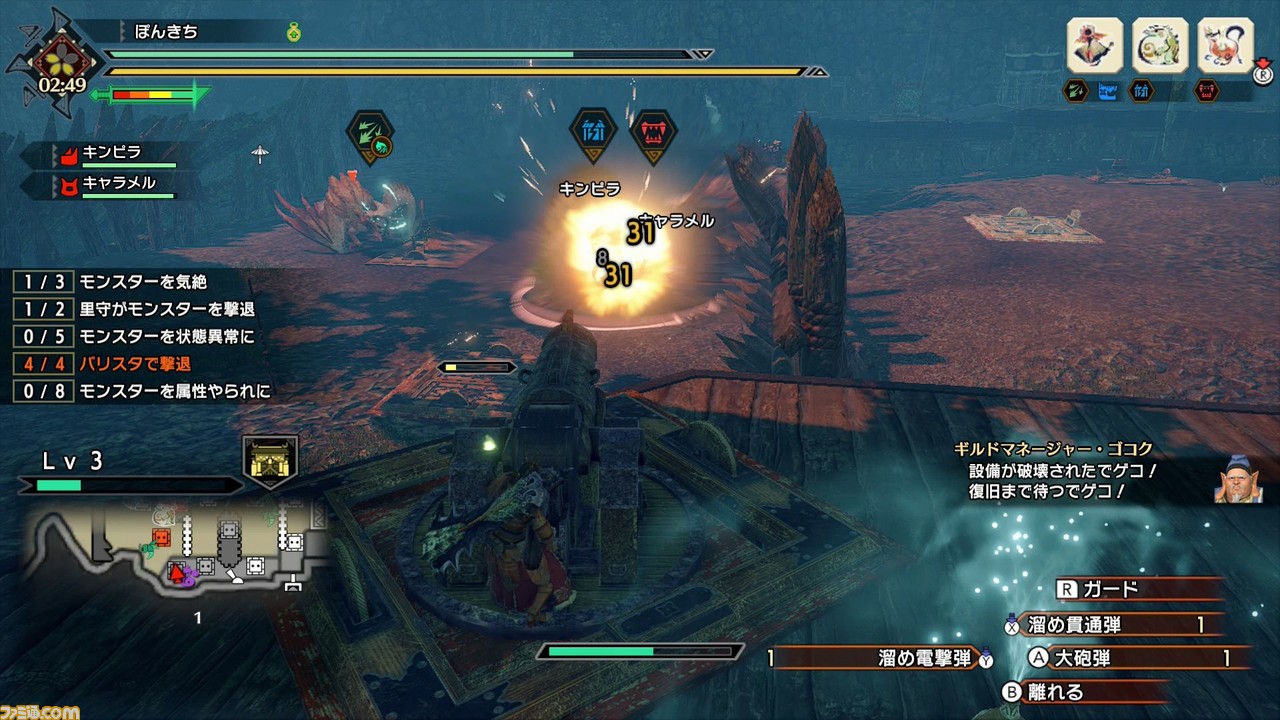This screenshot has width=1280, height=720.
Task: Click the quest timer flower emblem
Action: [62, 62]
